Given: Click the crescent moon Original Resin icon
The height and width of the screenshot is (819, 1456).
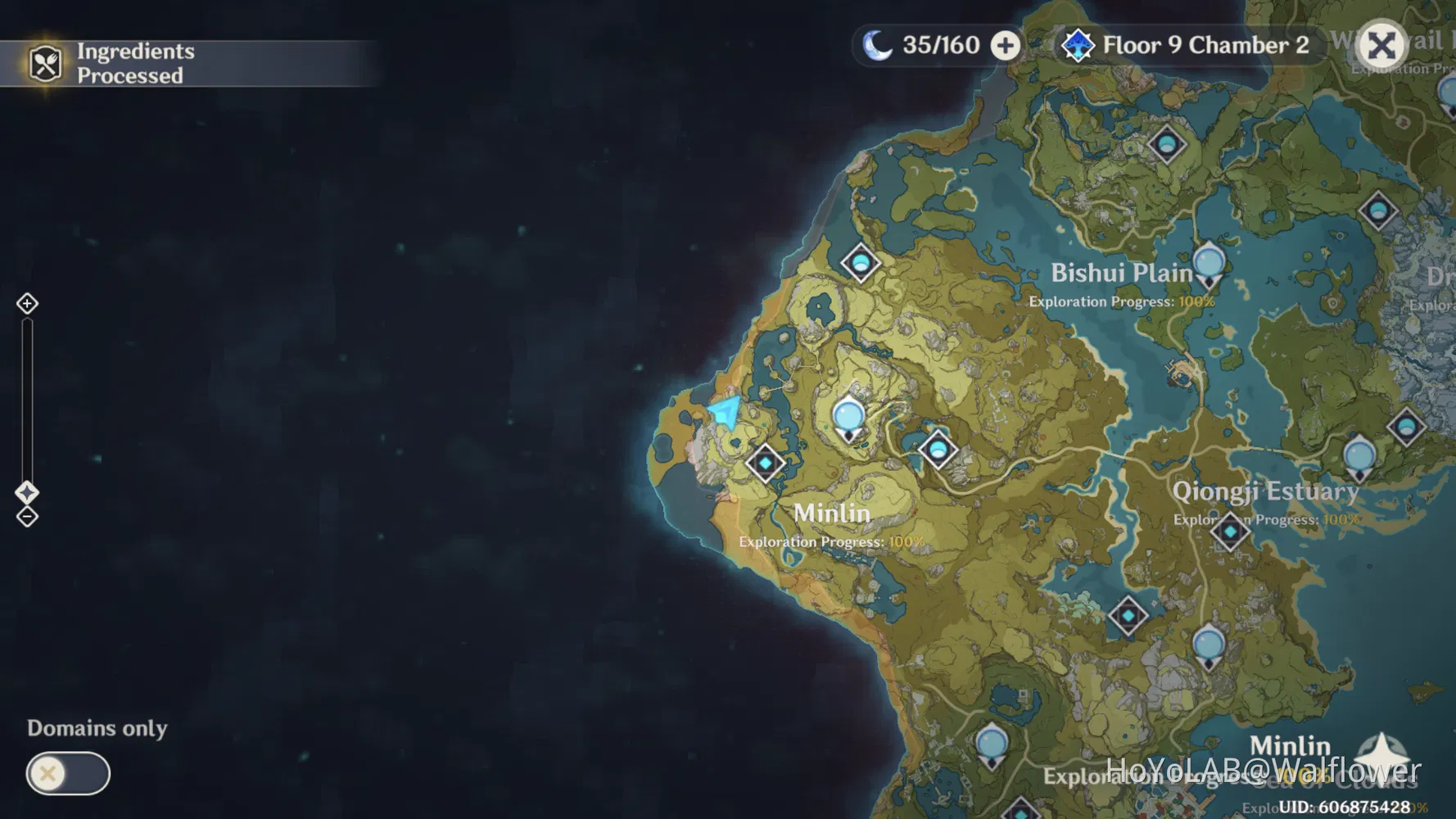Looking at the screenshot, I should tap(875, 45).
